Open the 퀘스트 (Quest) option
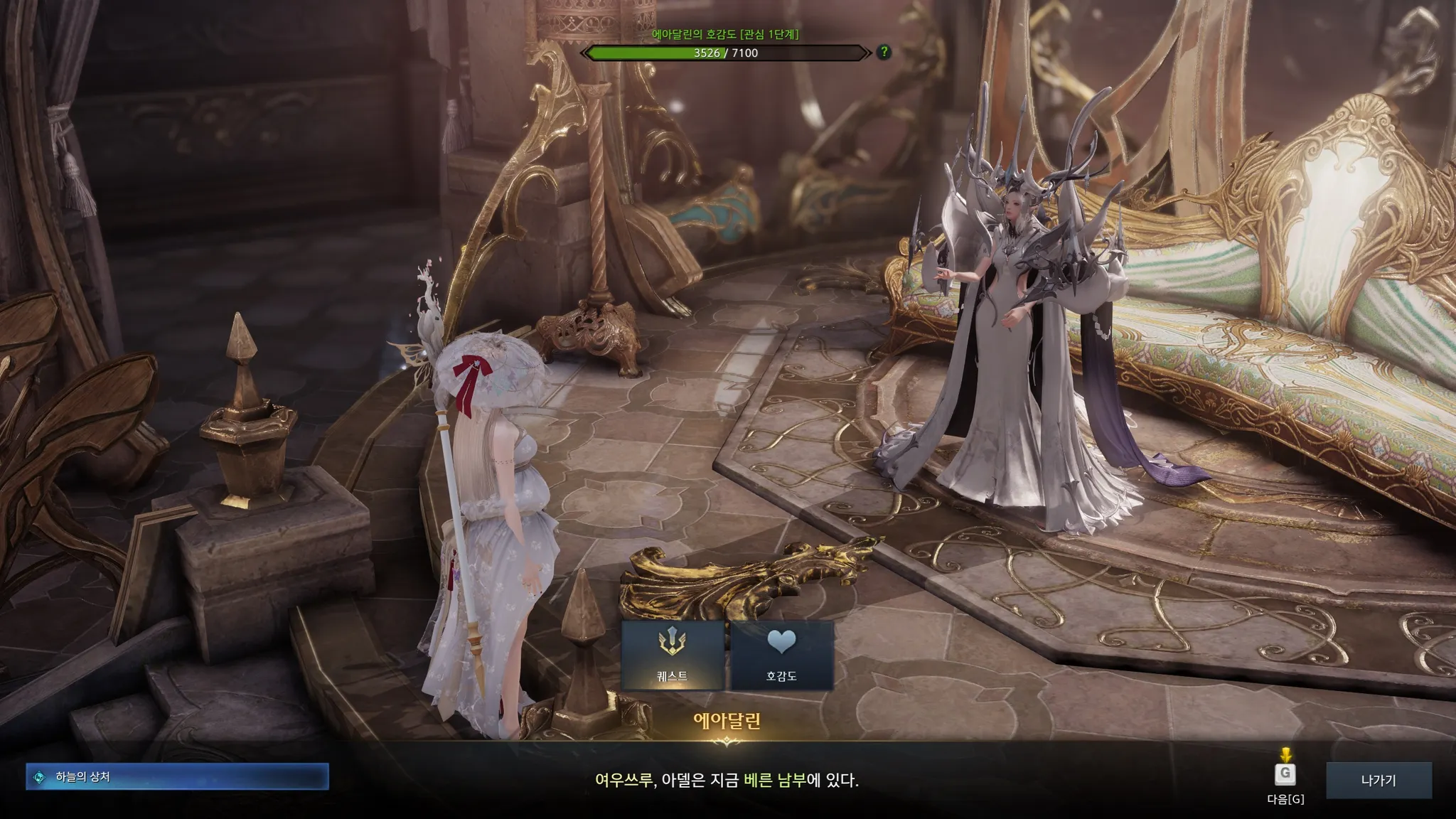 (673, 655)
